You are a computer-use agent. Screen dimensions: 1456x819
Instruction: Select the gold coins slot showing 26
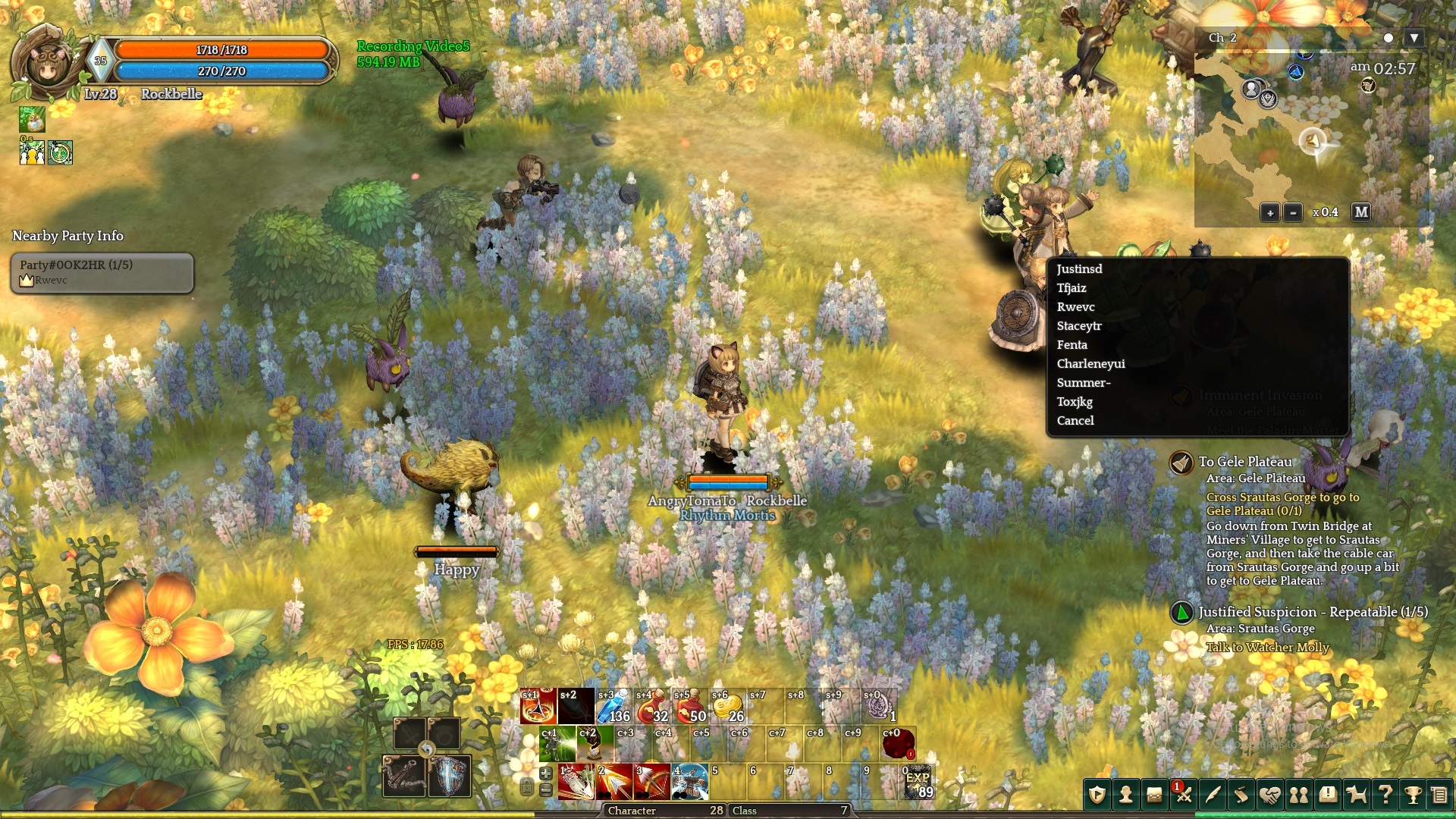pyautogui.click(x=727, y=707)
